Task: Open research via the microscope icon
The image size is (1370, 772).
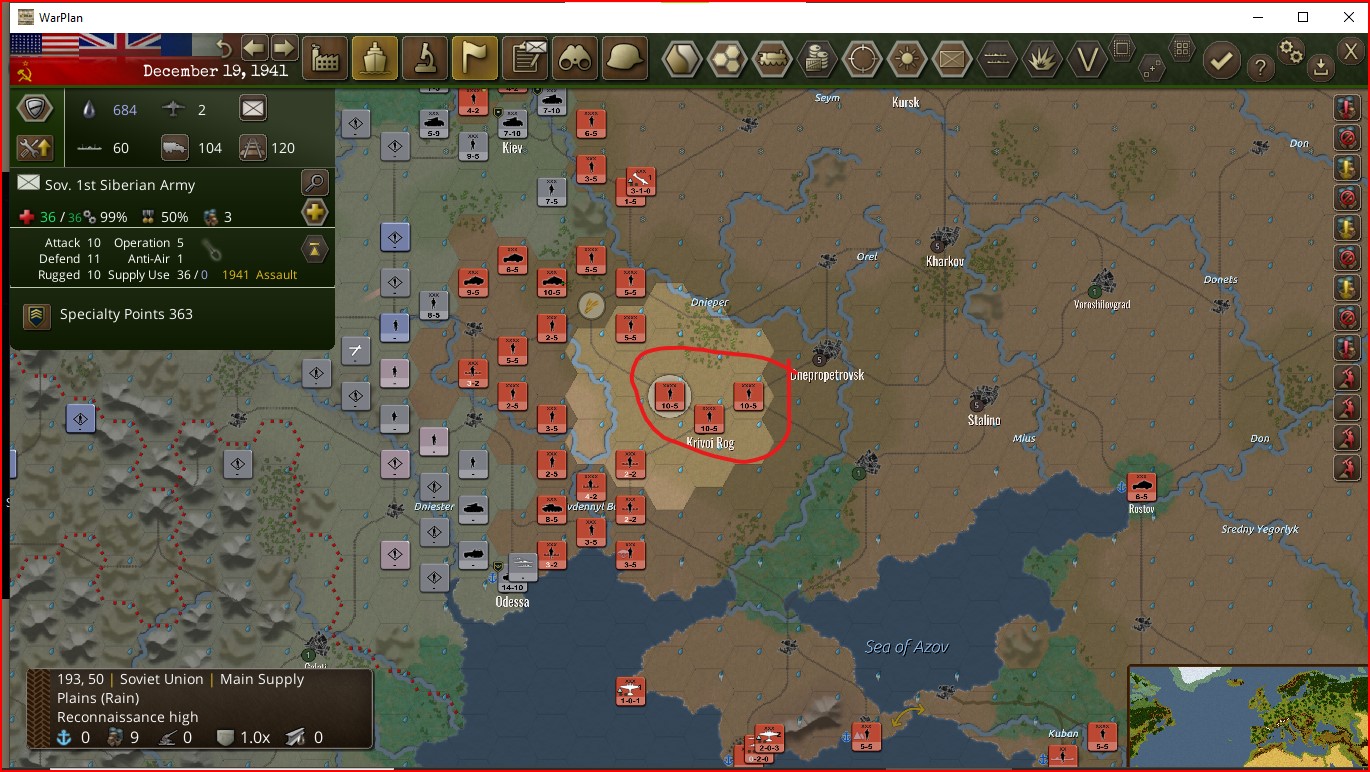Action: [425, 57]
